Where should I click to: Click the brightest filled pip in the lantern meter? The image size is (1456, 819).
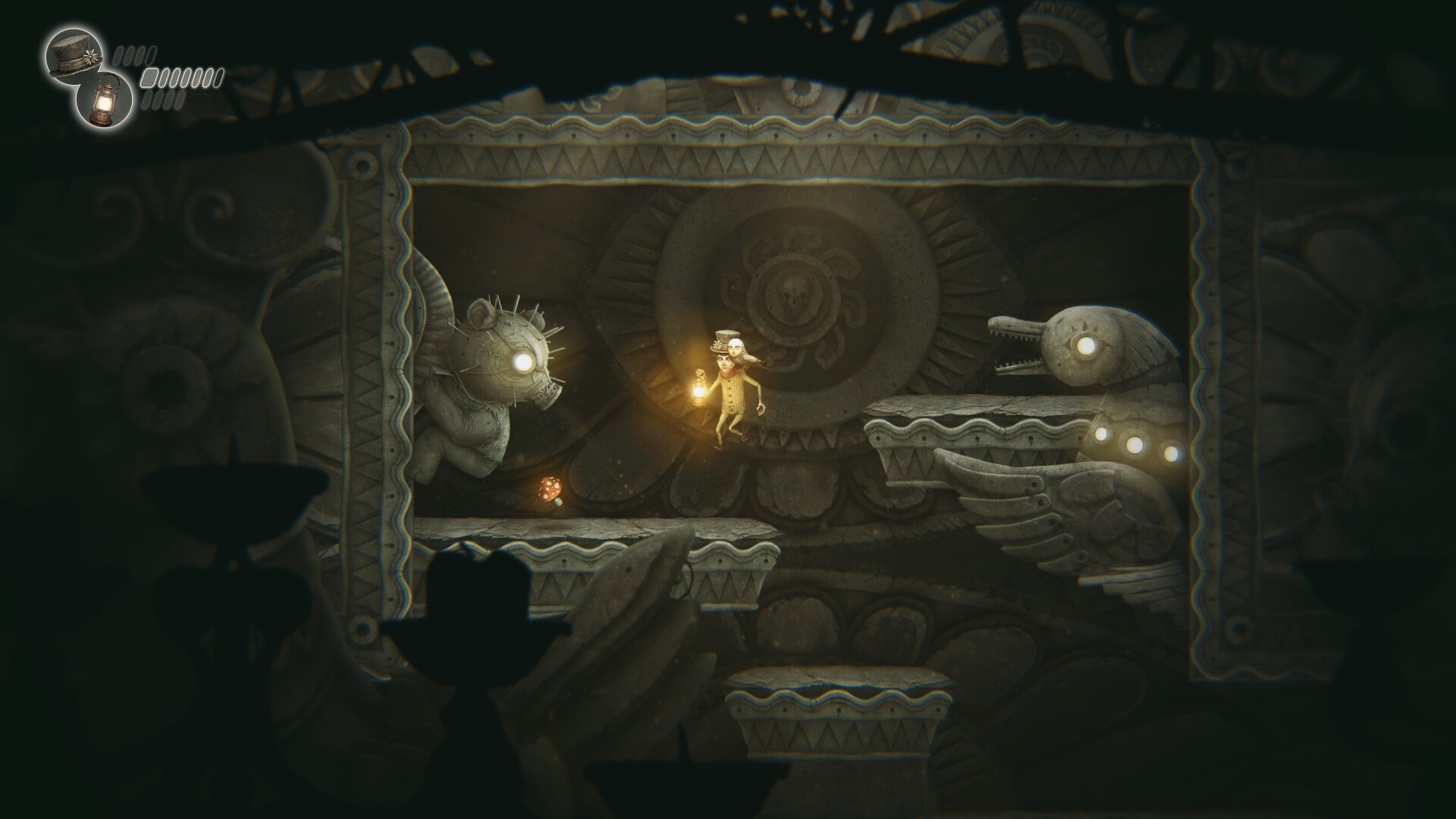(149, 78)
